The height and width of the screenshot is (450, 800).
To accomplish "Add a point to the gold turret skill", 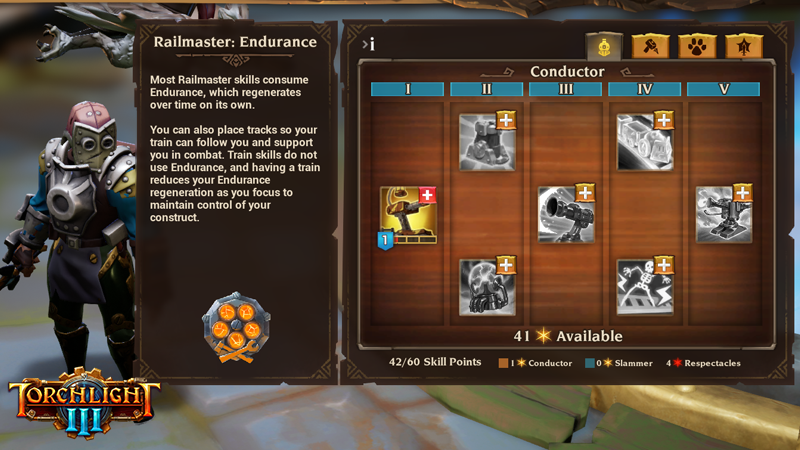I will (427, 194).
